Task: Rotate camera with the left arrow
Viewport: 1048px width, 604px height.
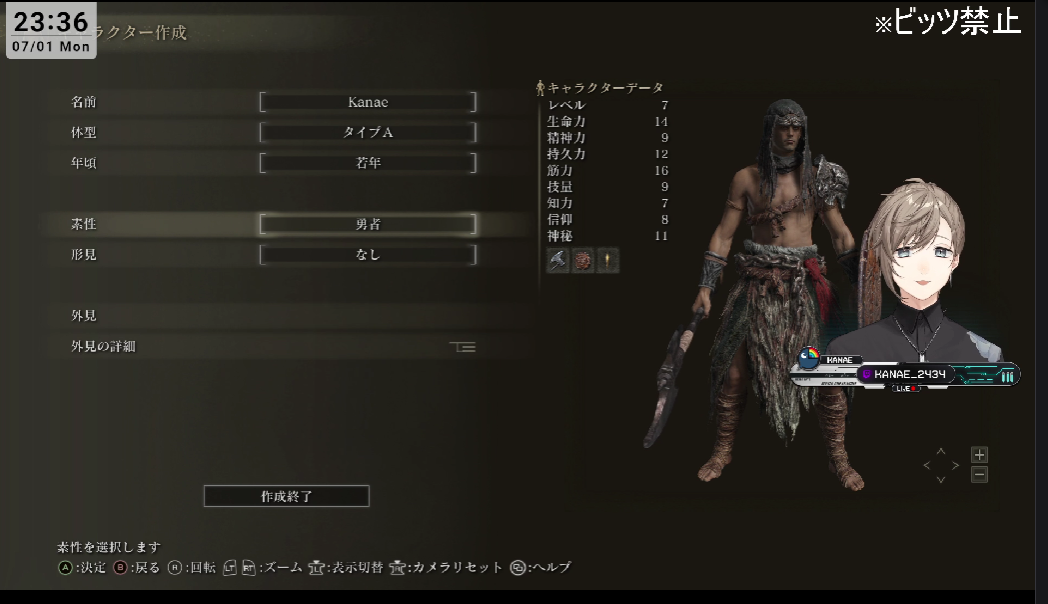Action: (x=927, y=466)
